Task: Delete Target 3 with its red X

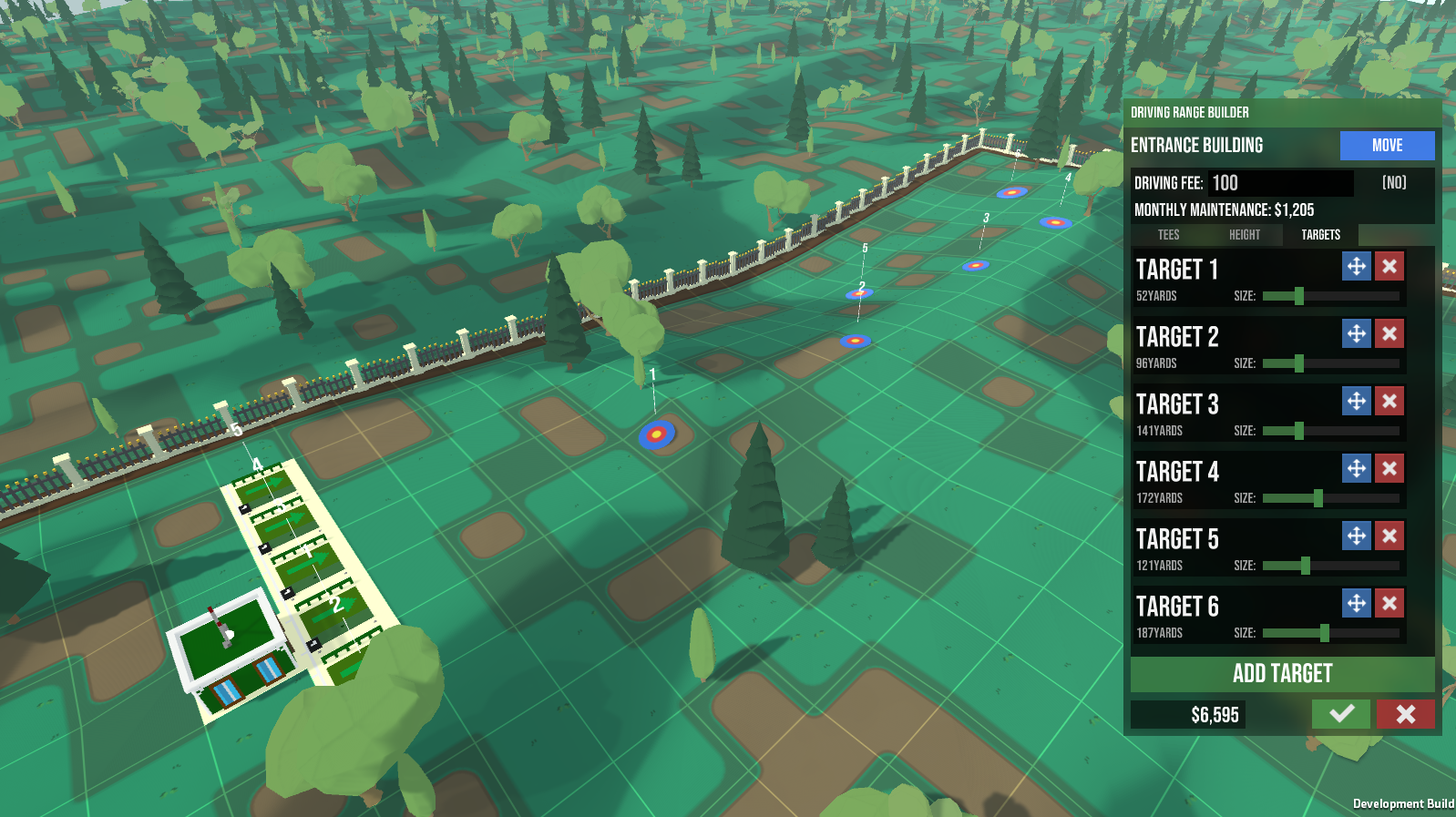Action: pyautogui.click(x=1389, y=401)
